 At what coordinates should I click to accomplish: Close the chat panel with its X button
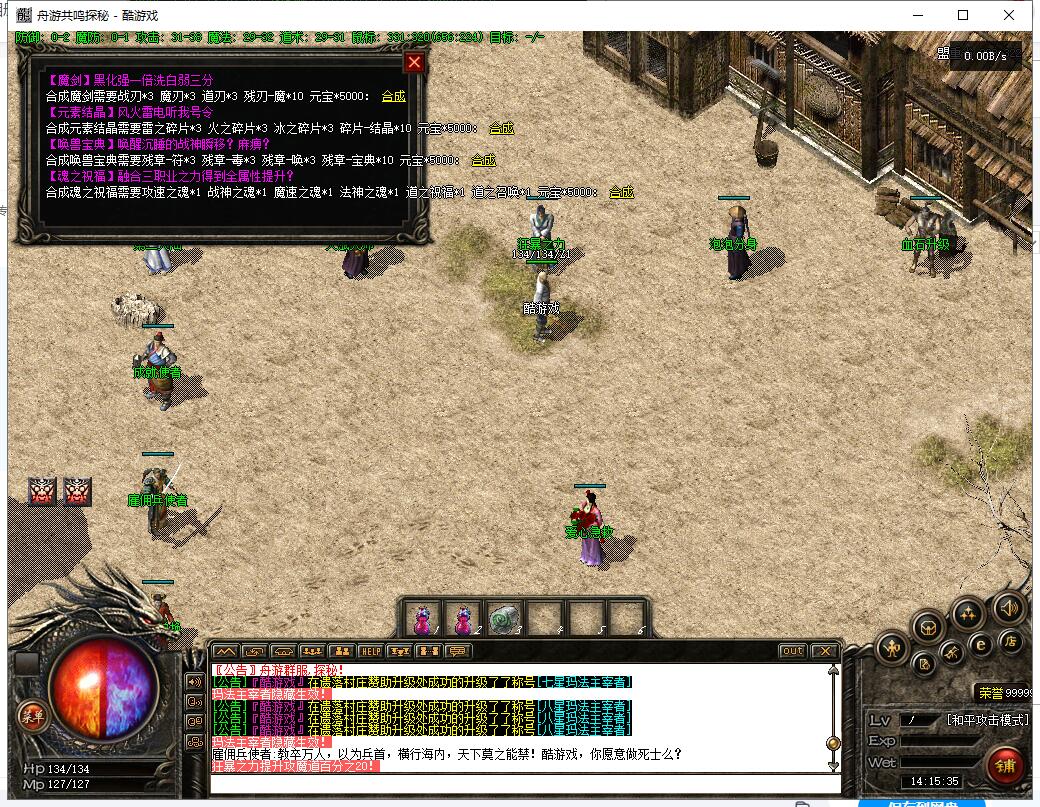pos(824,651)
